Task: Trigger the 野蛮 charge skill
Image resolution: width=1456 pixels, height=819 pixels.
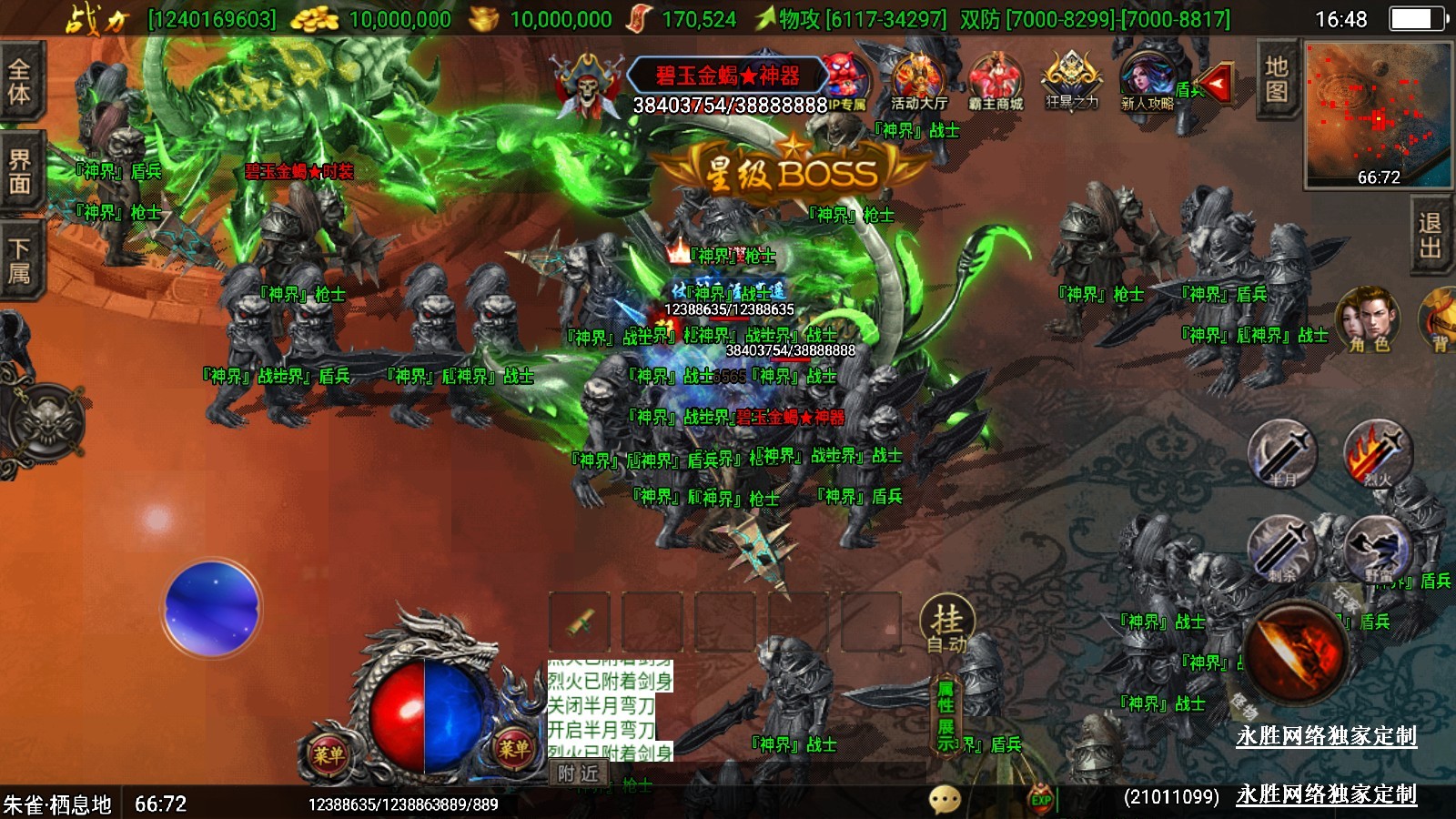Action: tap(1378, 549)
